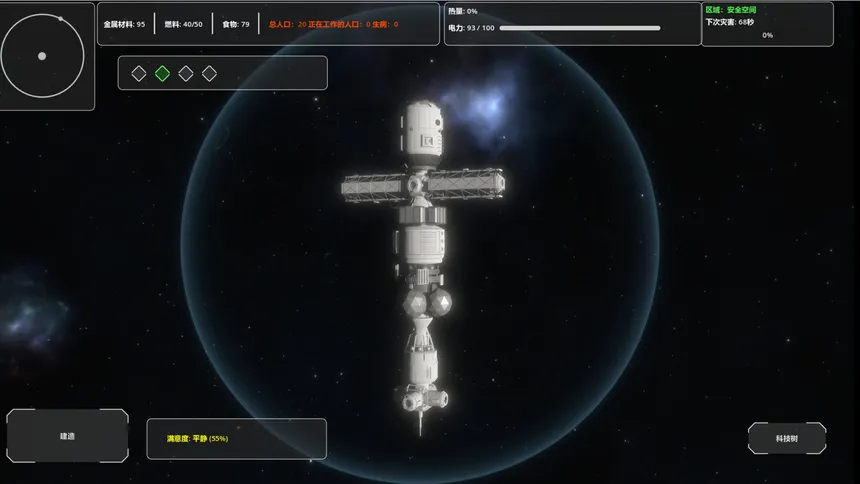Viewport: 860px width, 484px height.
Task: Click the circular orbit minimap
Action: tap(42, 56)
